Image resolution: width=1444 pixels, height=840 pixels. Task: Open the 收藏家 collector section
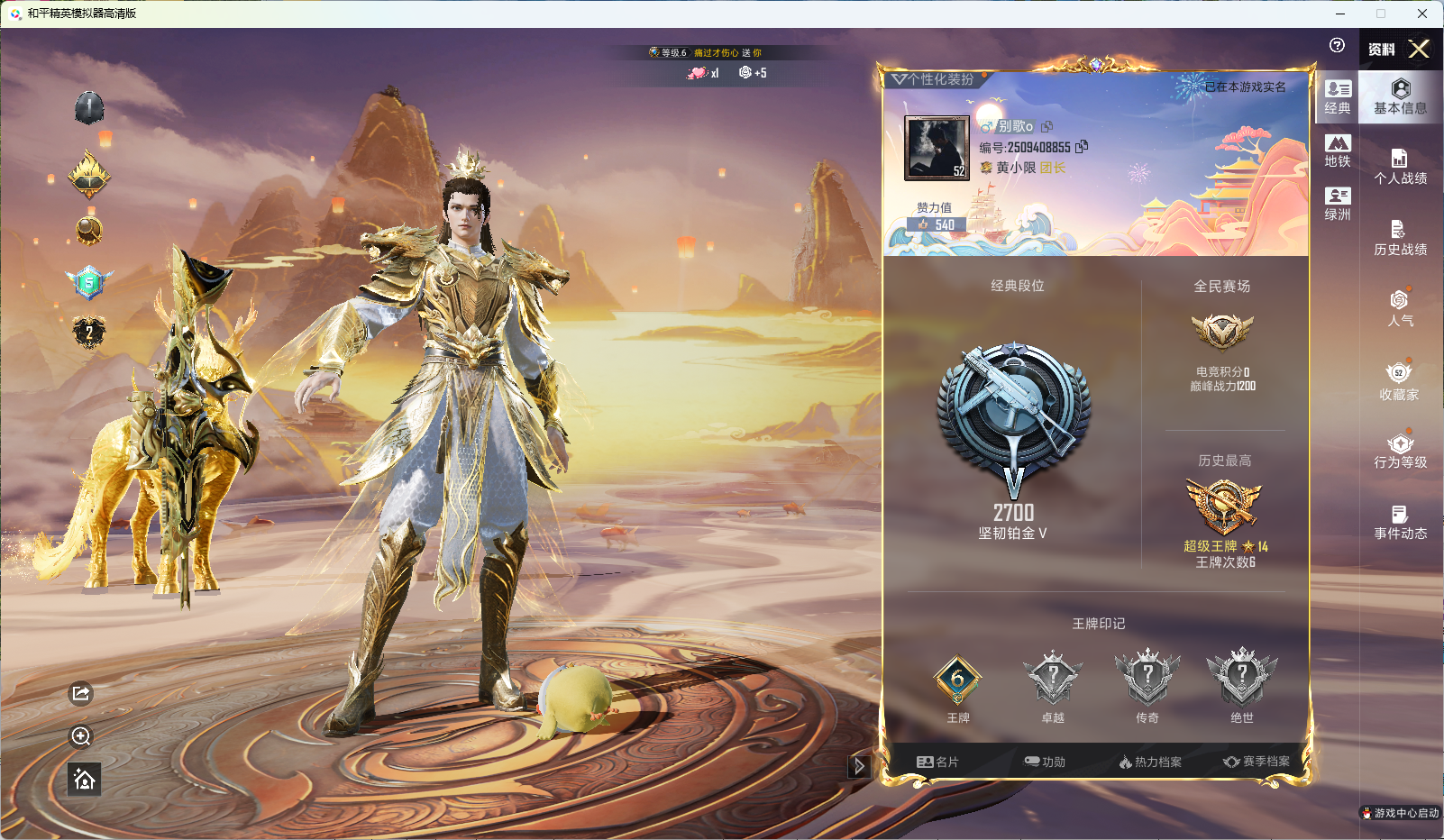(x=1399, y=381)
